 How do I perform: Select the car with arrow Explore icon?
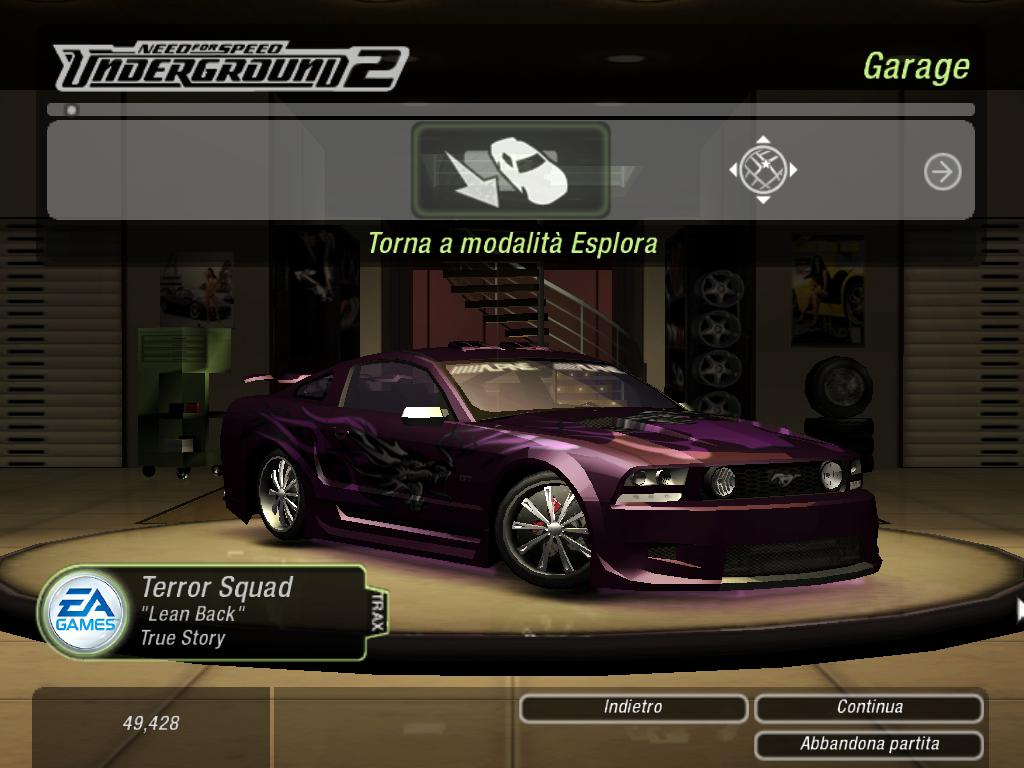pos(510,170)
